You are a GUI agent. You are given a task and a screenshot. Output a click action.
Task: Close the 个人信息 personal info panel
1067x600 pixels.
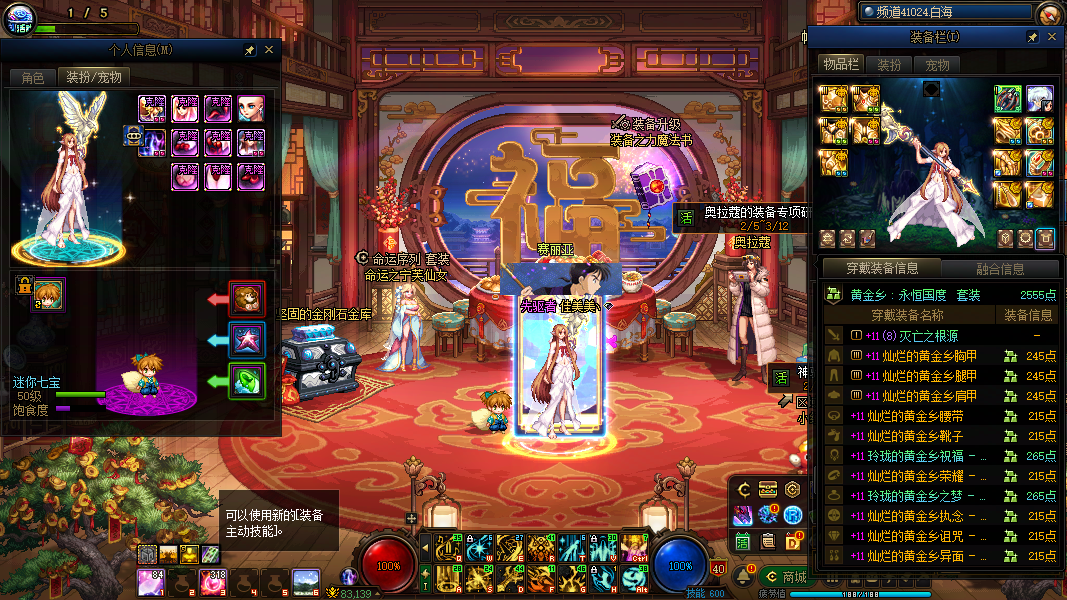pyautogui.click(x=269, y=49)
